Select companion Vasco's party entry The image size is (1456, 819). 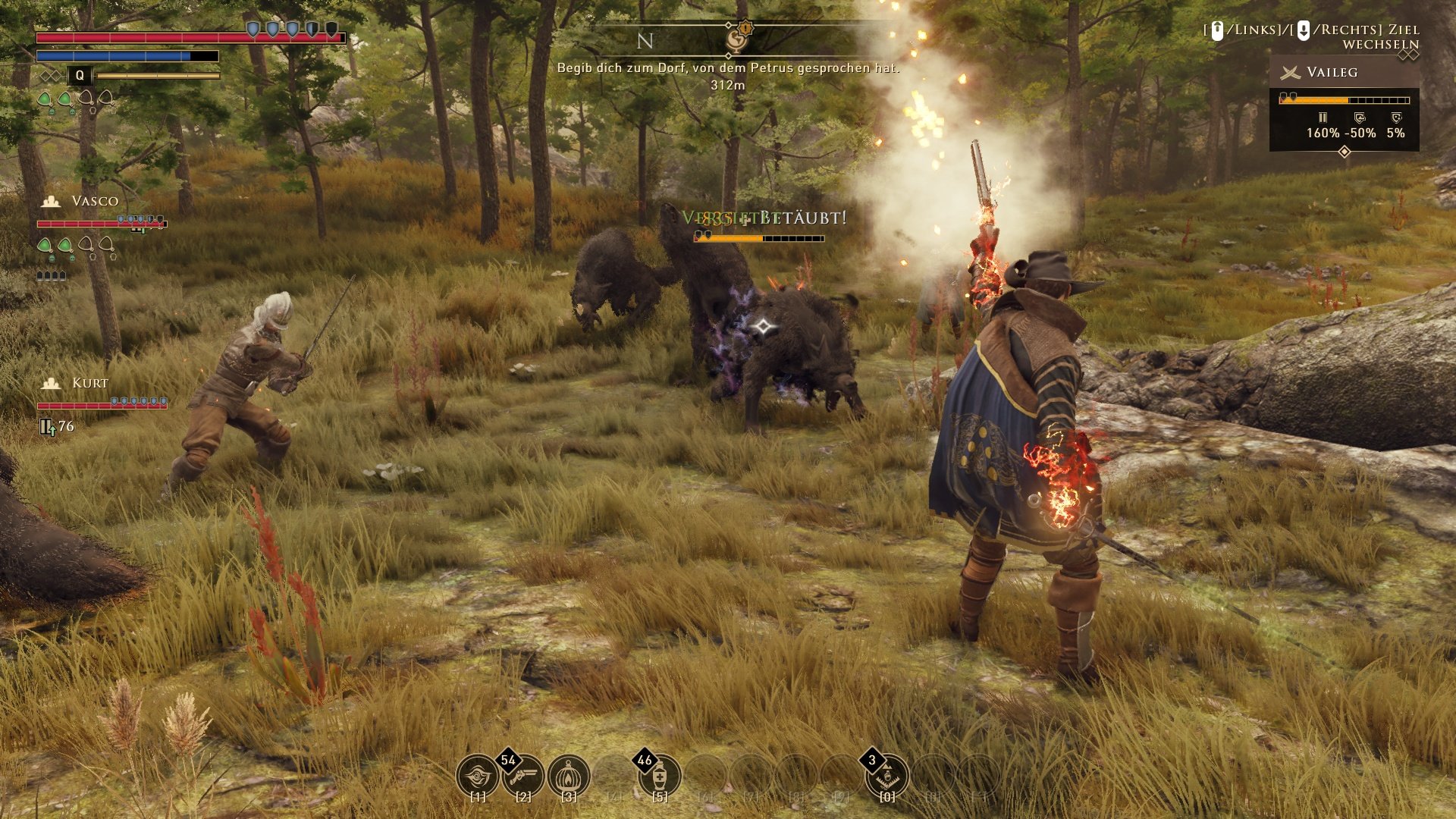pos(95,201)
